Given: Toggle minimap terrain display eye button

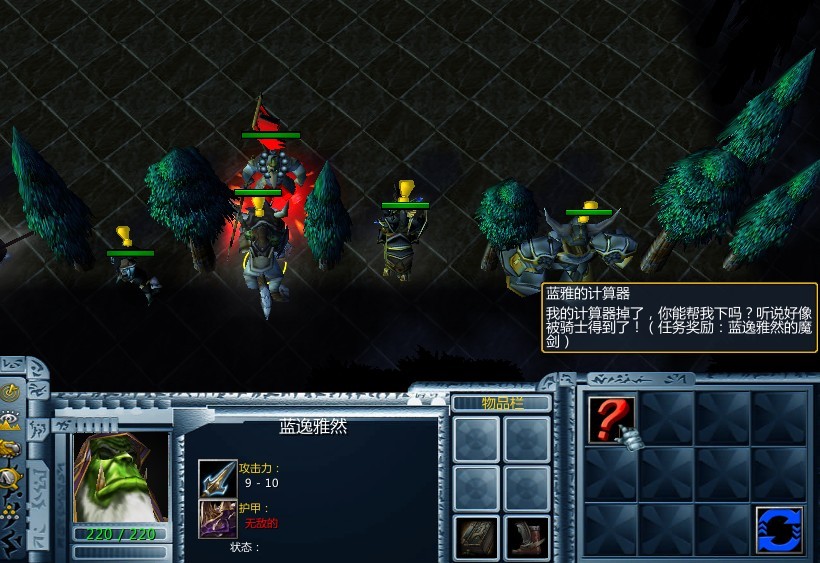Looking at the screenshot, I should point(11,420).
